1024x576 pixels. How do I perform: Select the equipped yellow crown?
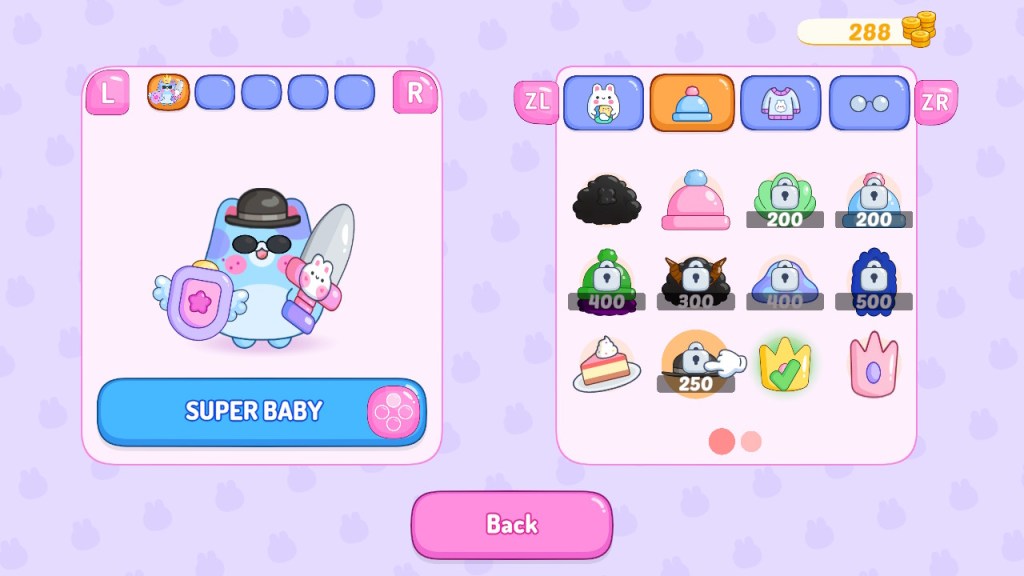(785, 363)
